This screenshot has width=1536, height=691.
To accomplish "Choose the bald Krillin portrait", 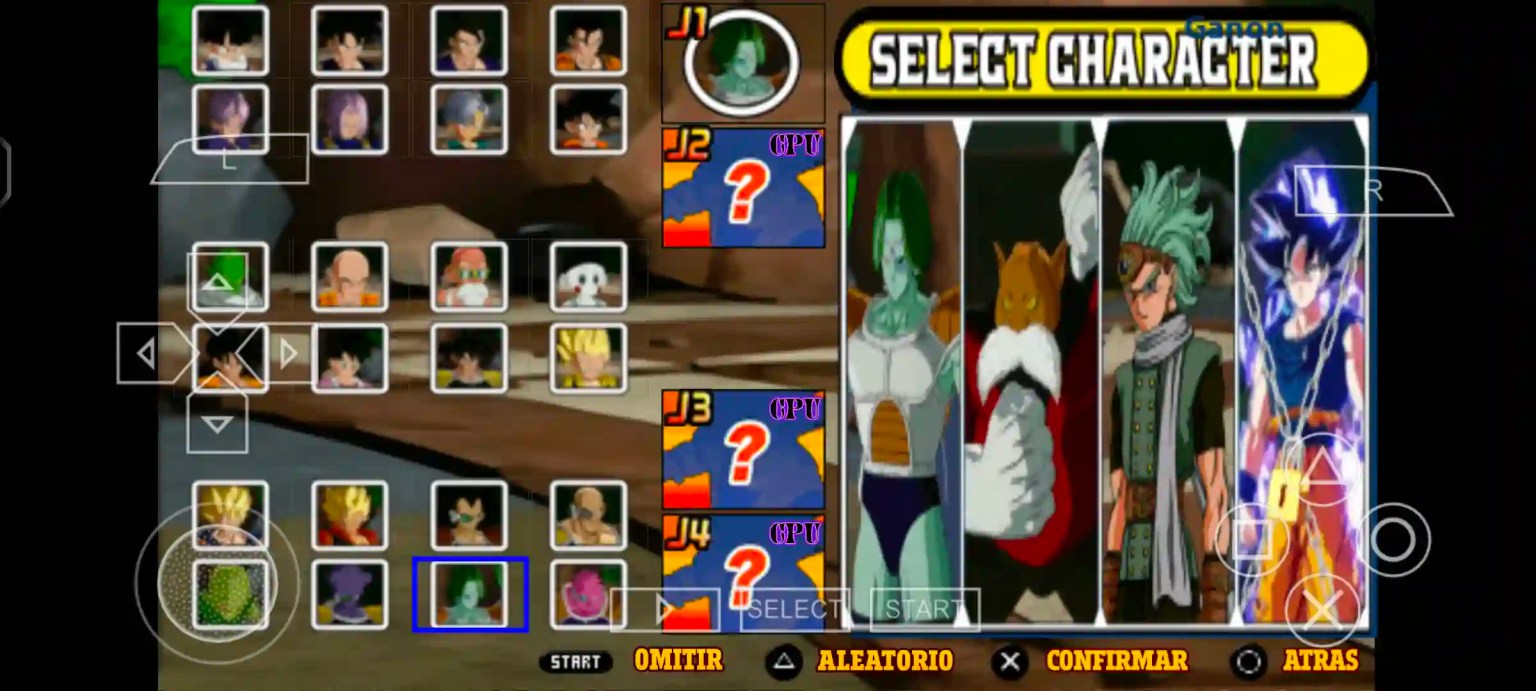I will (x=349, y=276).
